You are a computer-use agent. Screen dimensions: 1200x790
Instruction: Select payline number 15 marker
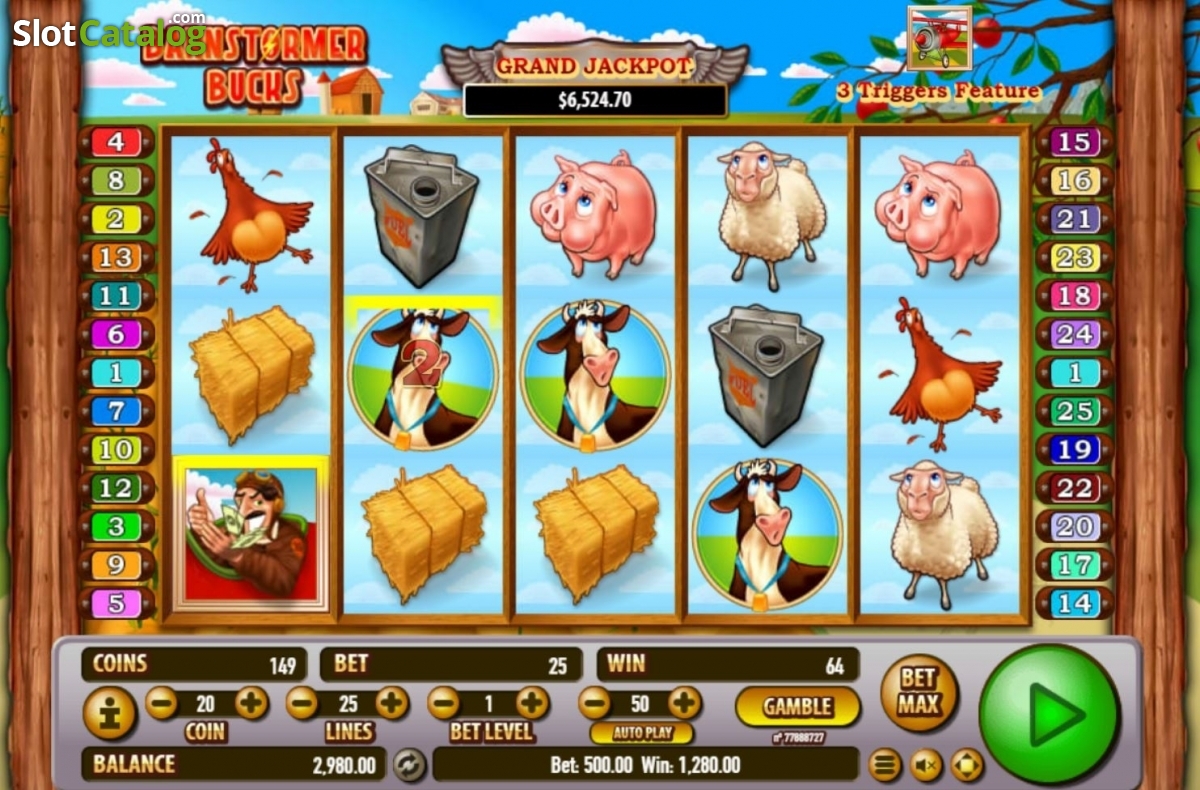pyautogui.click(x=1073, y=142)
